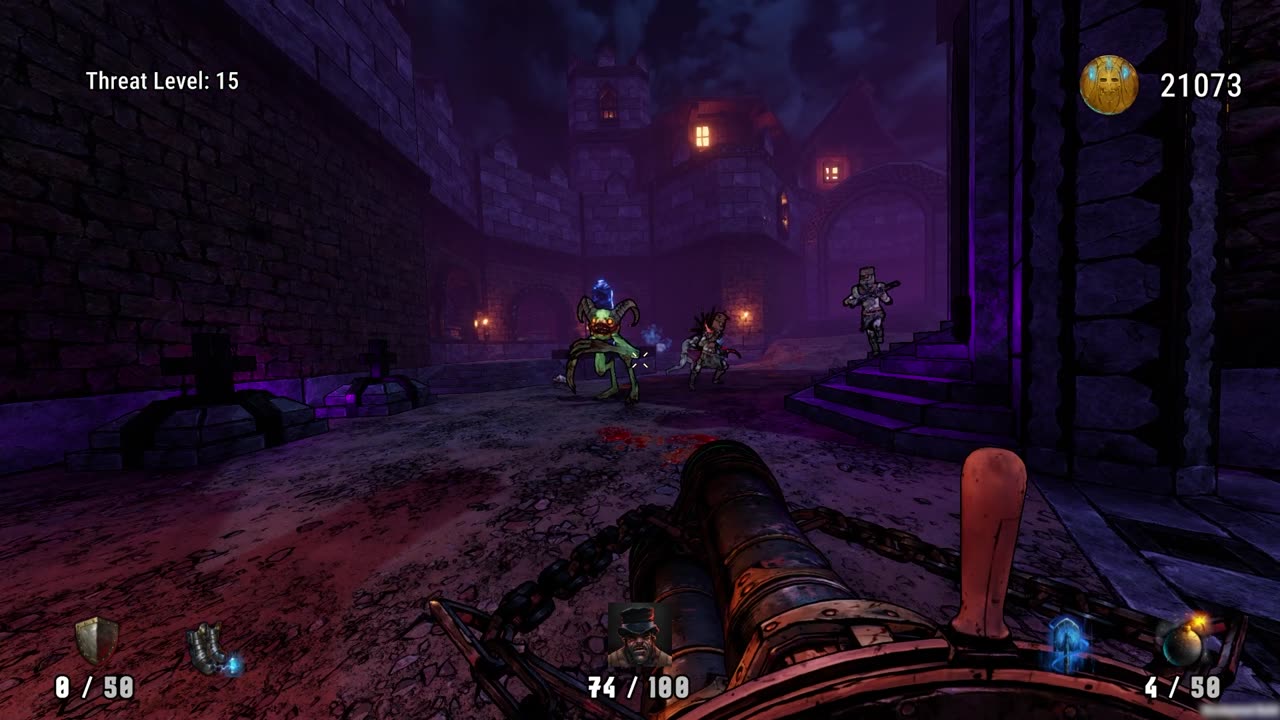Activate the glowing blue rune ability
Viewport: 1280px width, 720px height.
coord(1066,644)
